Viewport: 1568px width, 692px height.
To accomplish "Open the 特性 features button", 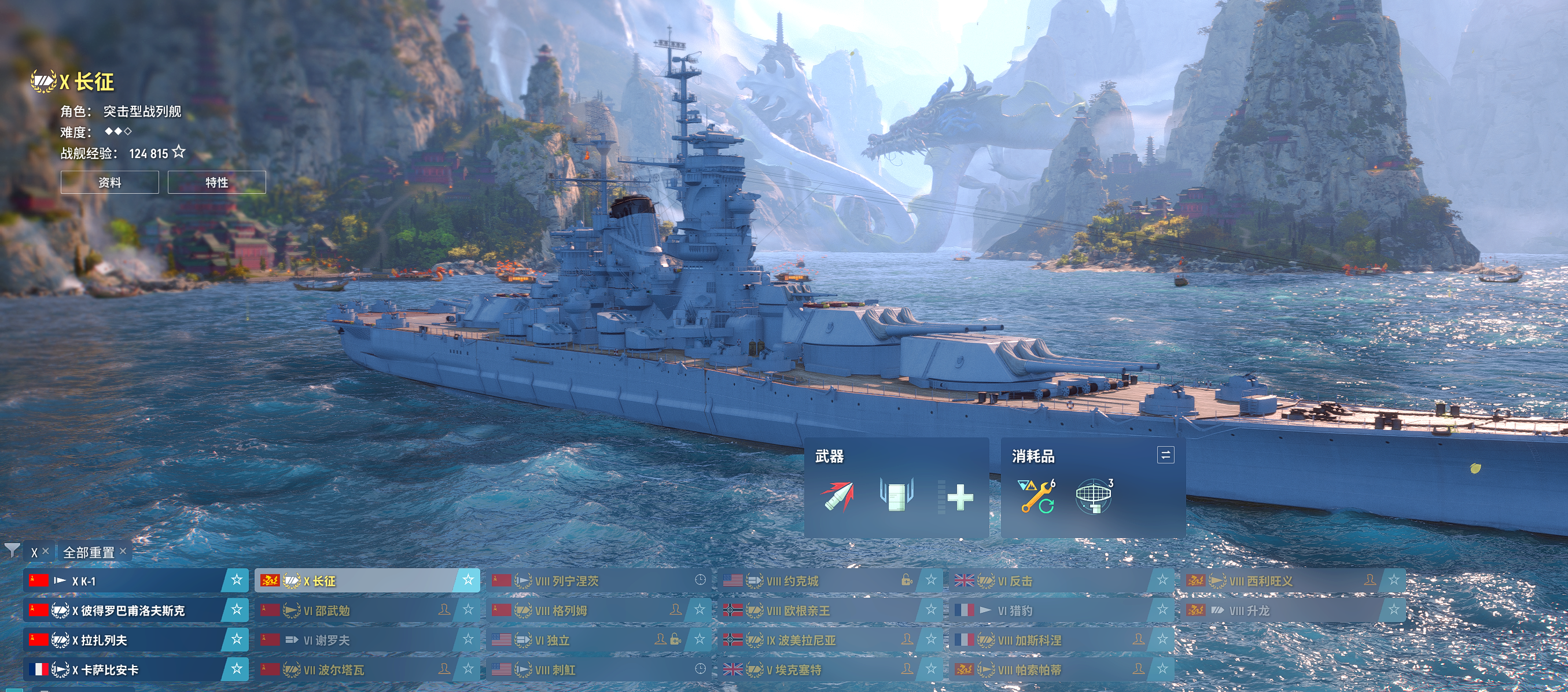I will point(217,182).
